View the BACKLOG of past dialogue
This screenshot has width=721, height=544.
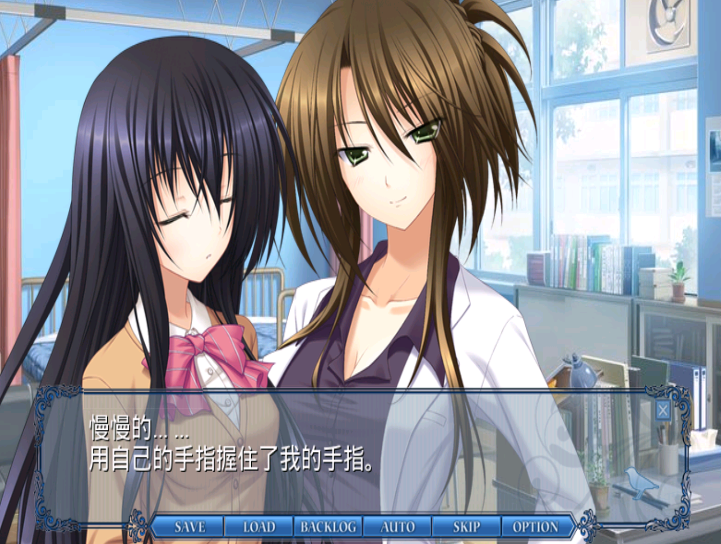coord(328,527)
